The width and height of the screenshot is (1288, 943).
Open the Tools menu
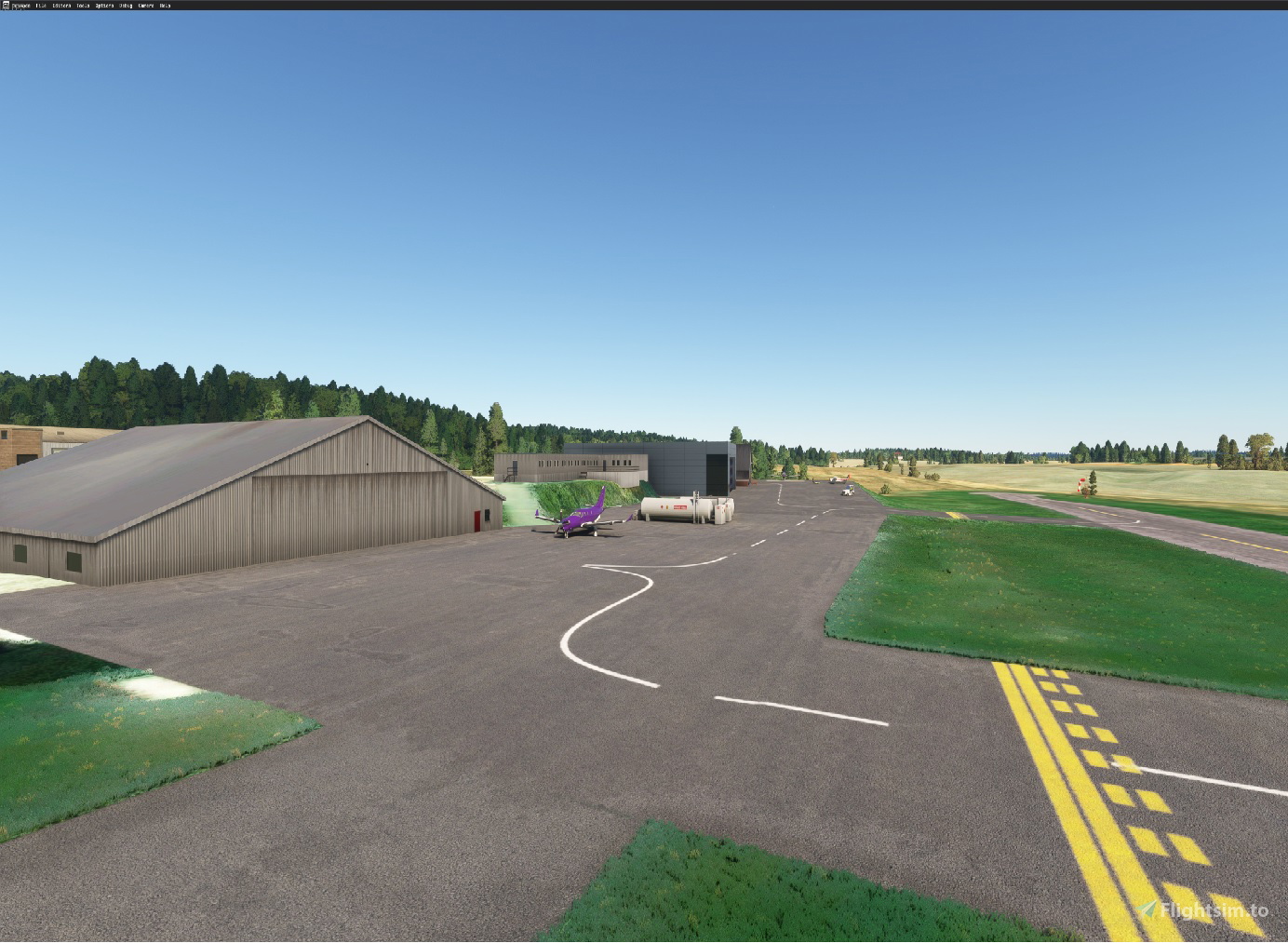[83, 4]
